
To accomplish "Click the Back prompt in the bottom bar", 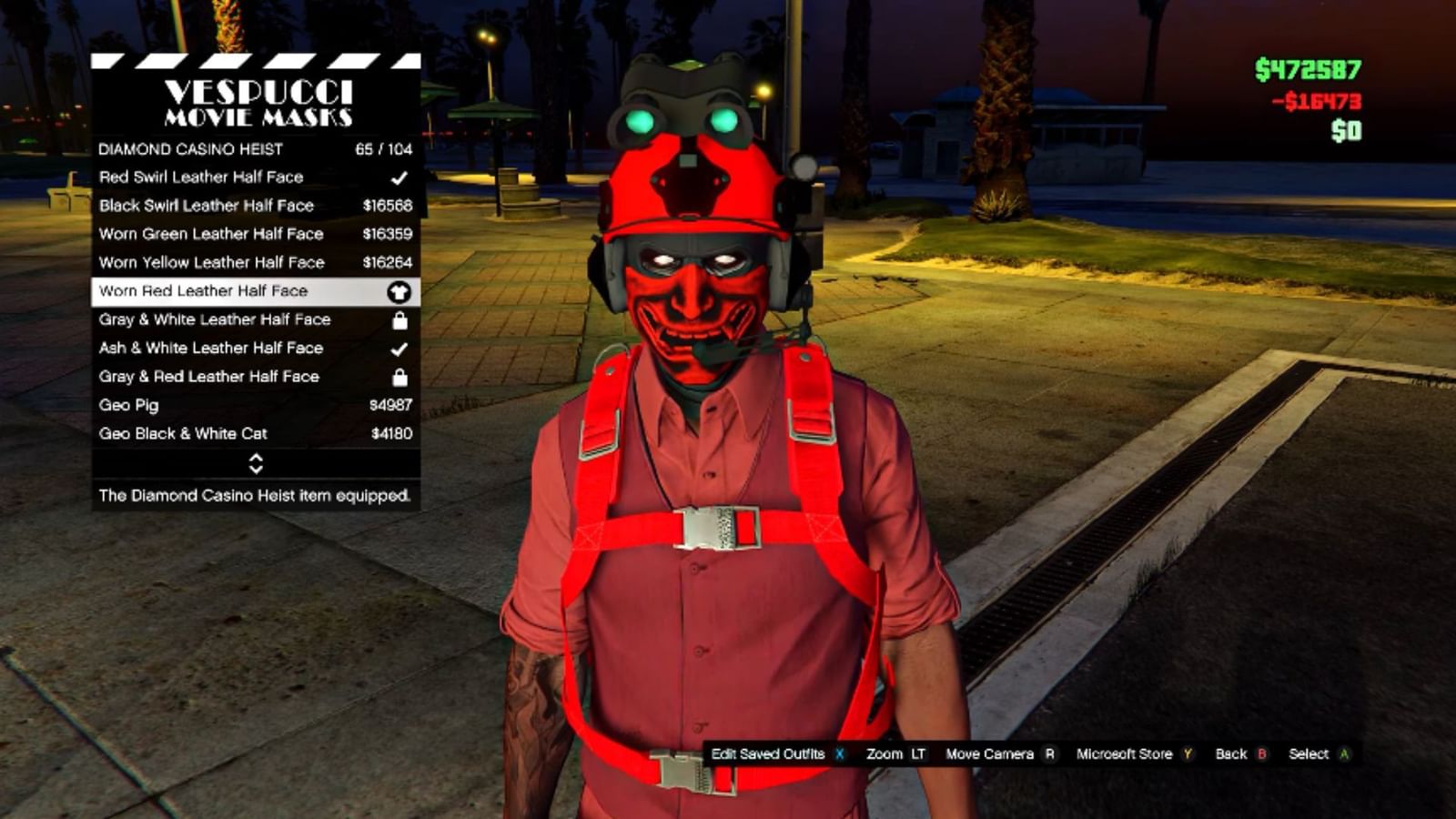I will (x=1231, y=753).
